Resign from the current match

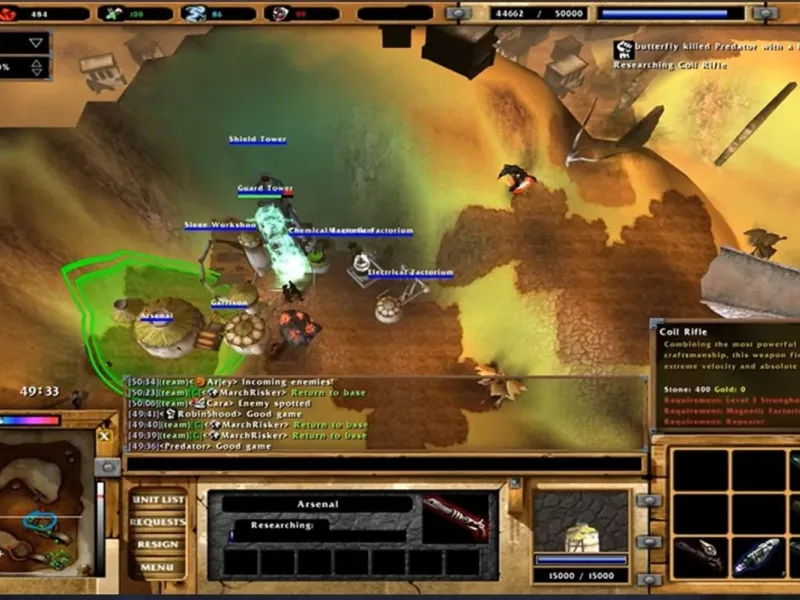point(158,545)
